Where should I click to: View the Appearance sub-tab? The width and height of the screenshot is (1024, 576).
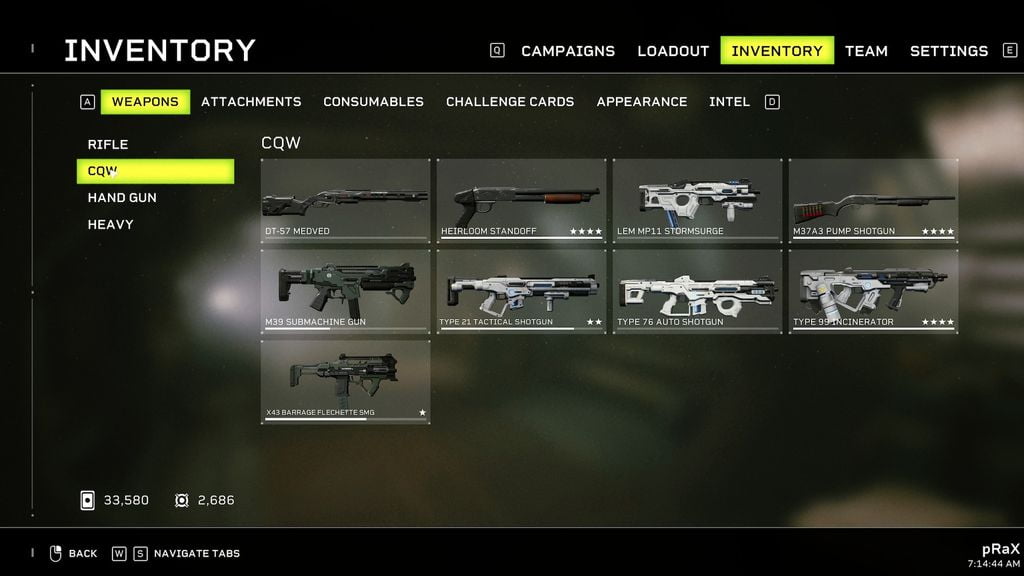pyautogui.click(x=642, y=102)
